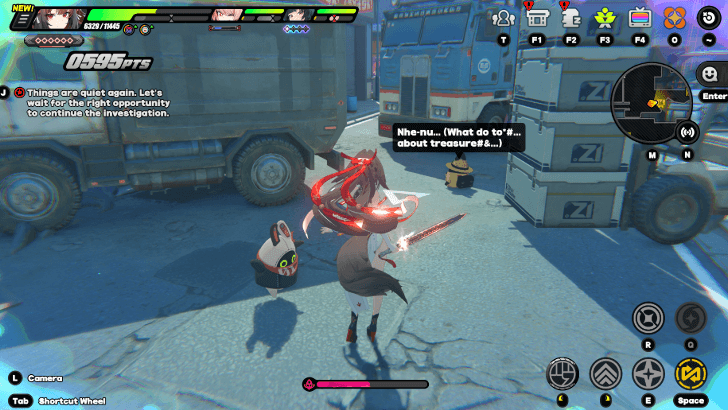The width and height of the screenshot is (728, 410).
Task: Open the agent profile icon with alert
Action: tap(571, 18)
